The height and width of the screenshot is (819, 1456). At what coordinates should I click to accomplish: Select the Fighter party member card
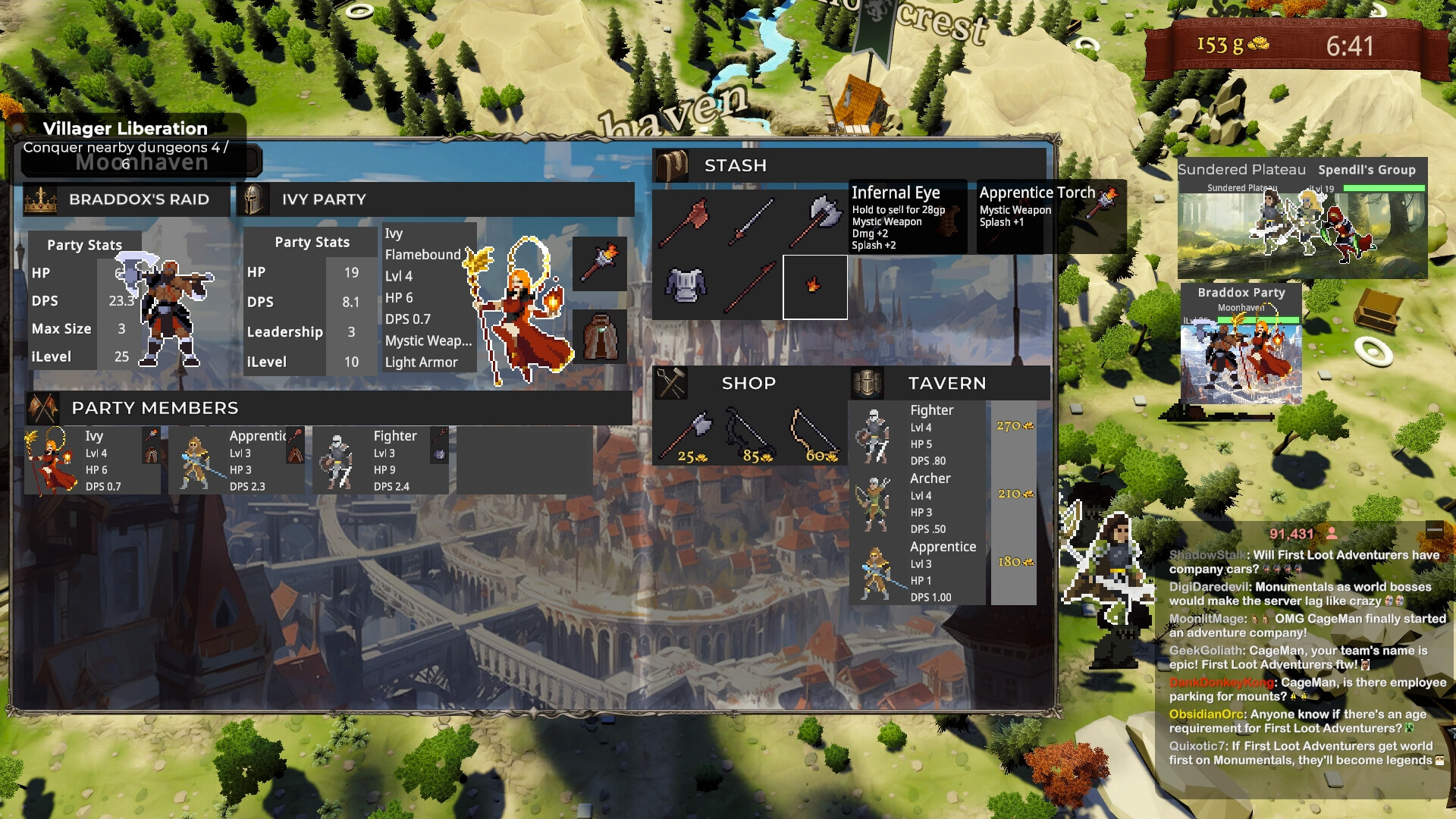(381, 460)
